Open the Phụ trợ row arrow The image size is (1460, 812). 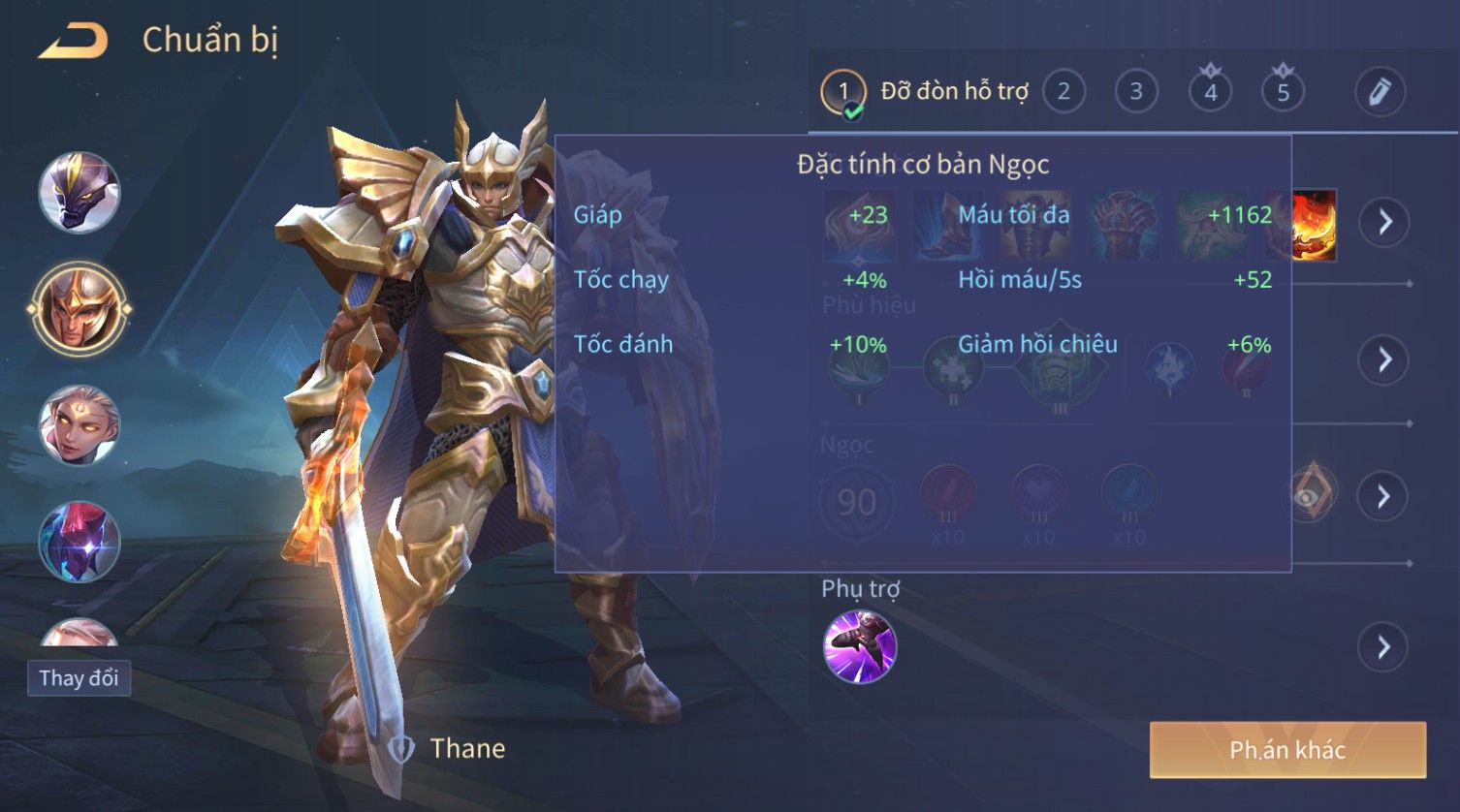[x=1384, y=647]
